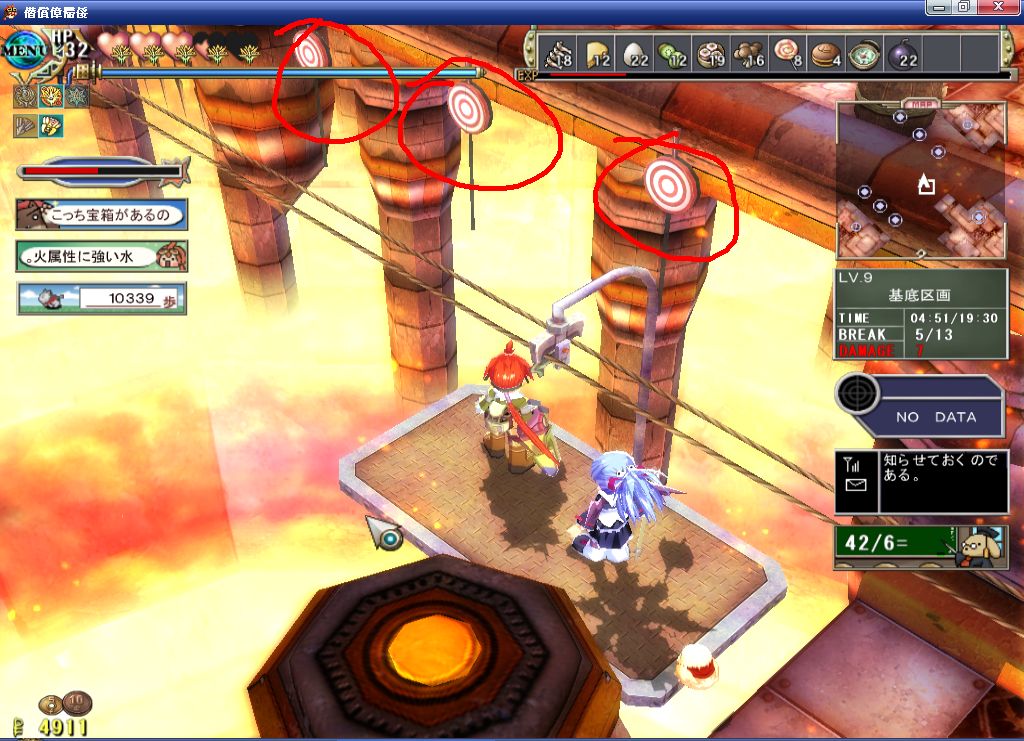
Task: Use the cheese wedge item
Action: pyautogui.click(x=597, y=53)
